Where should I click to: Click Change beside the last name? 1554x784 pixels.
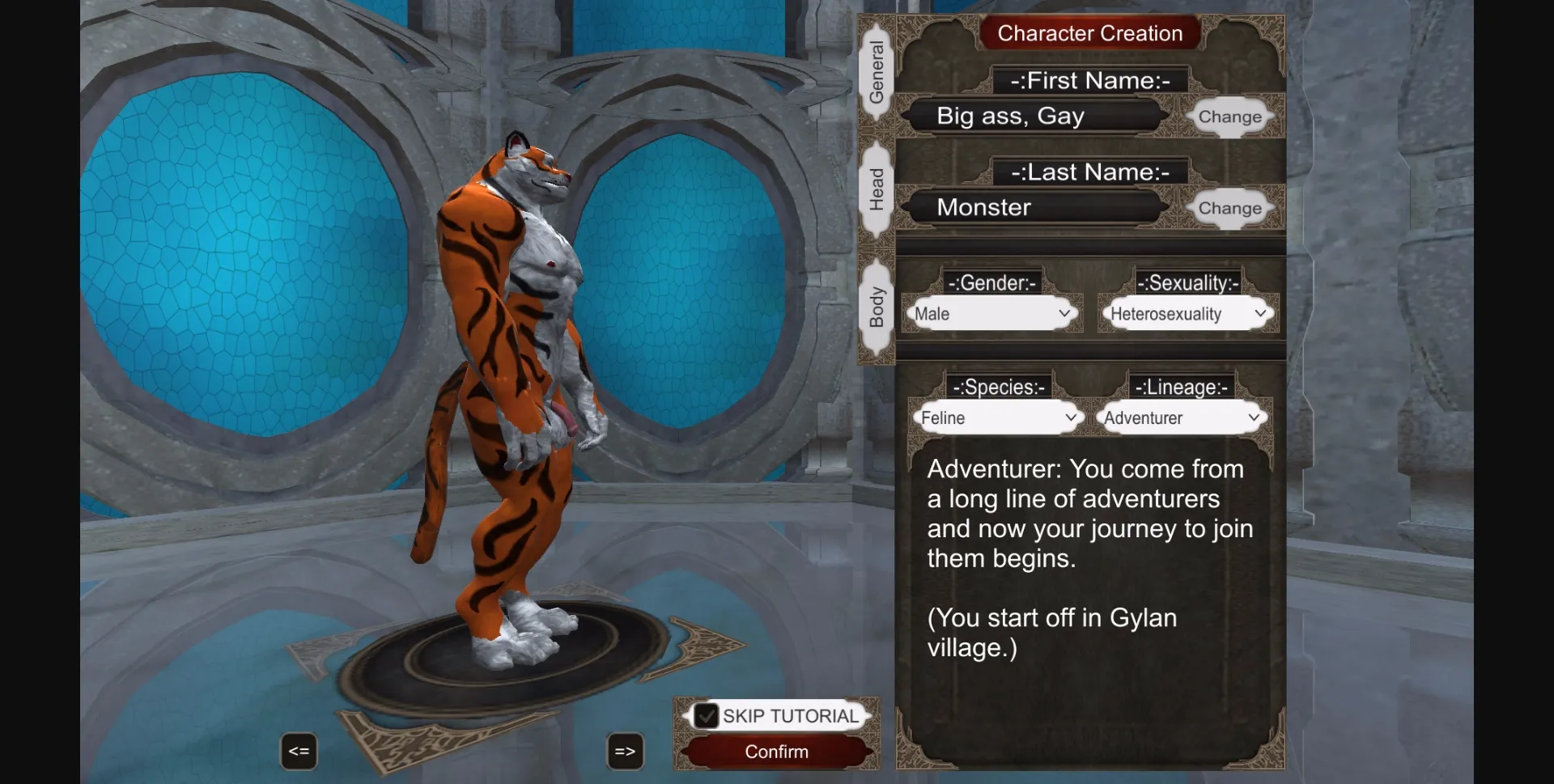pyautogui.click(x=1229, y=208)
